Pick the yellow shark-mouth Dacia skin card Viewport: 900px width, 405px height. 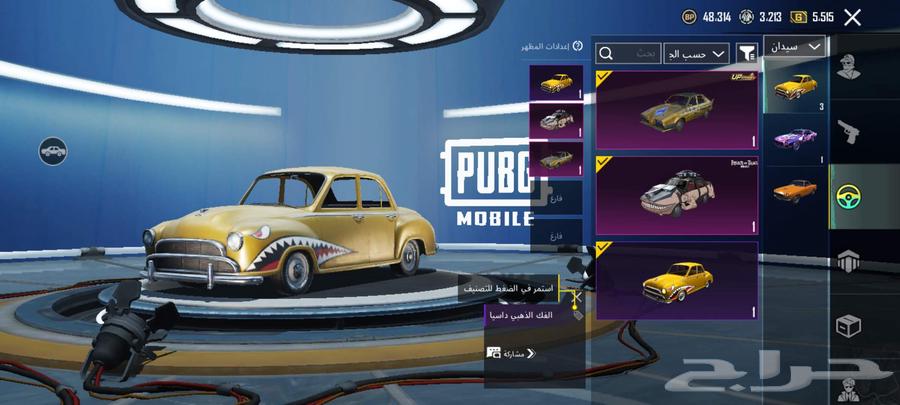click(676, 281)
